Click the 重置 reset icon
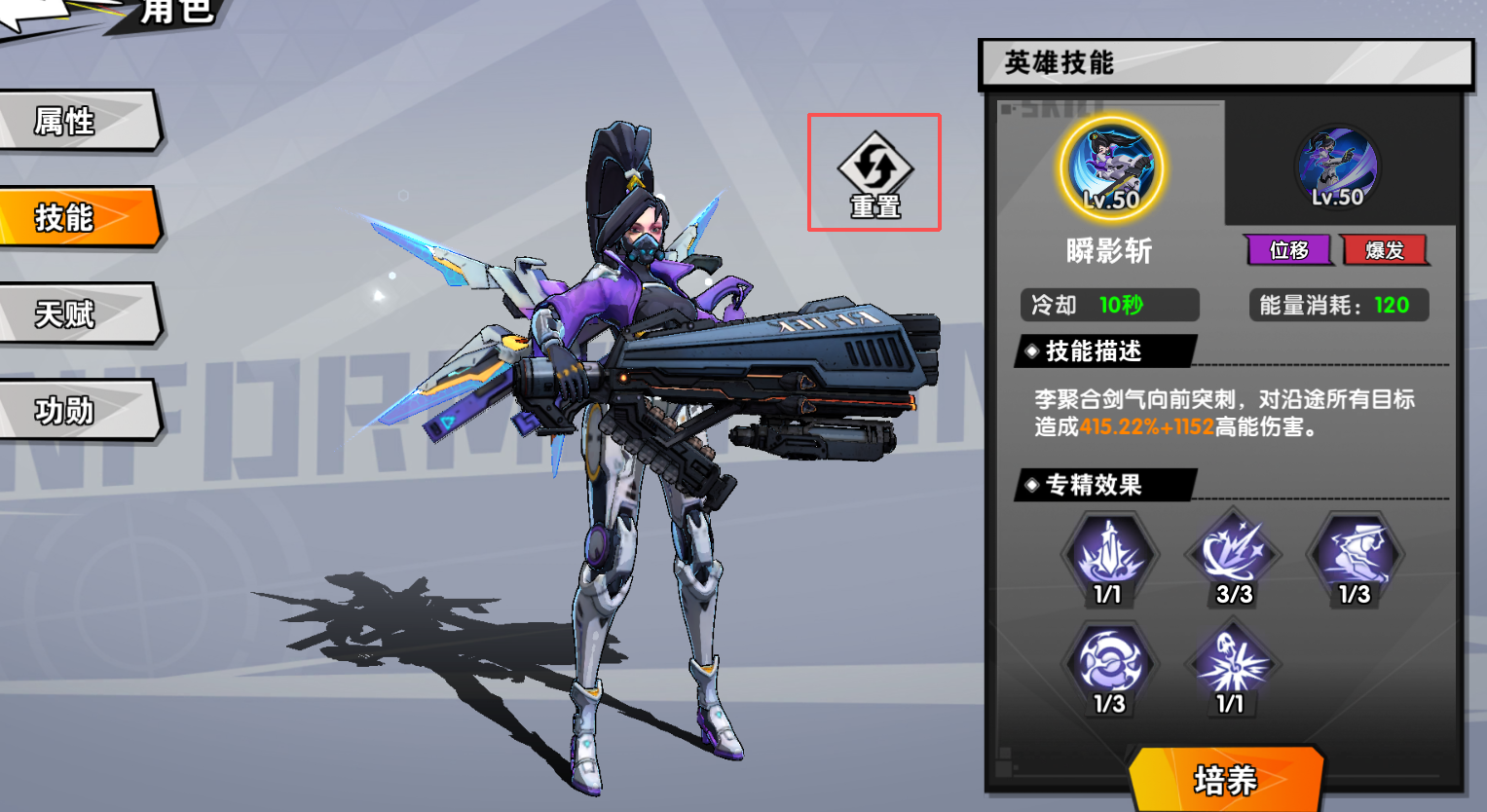The height and width of the screenshot is (812, 1487). [x=873, y=170]
